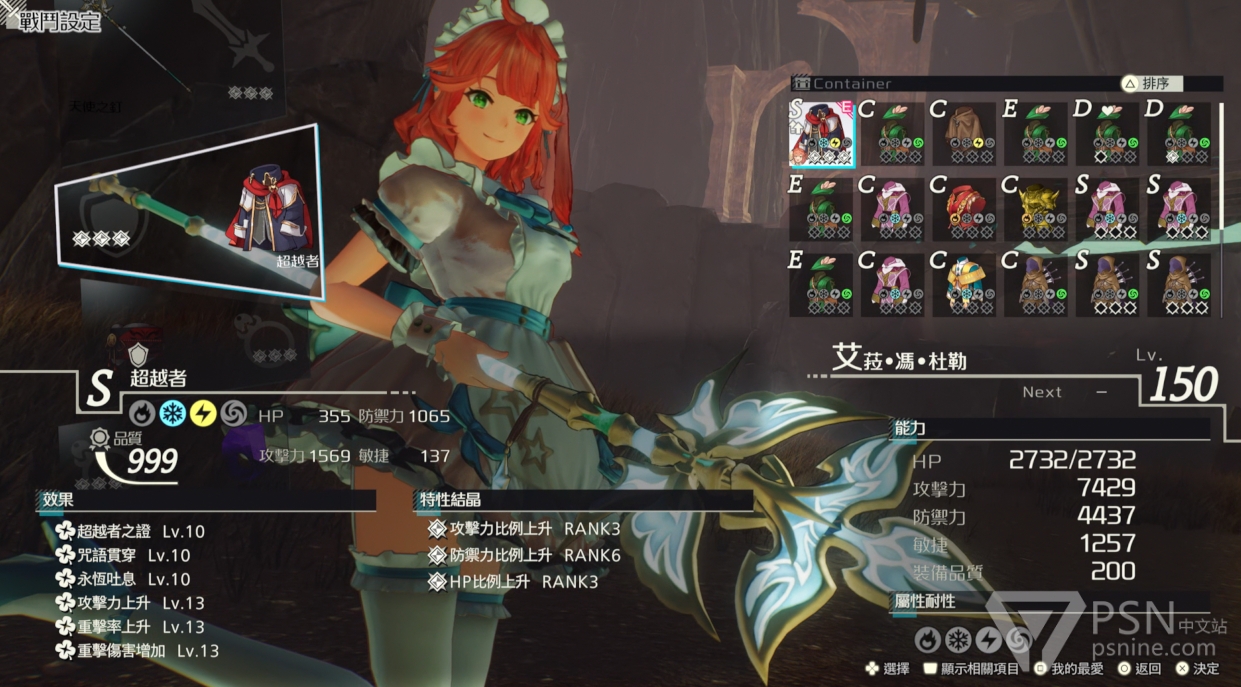Choose the C-rank brown cloak
Screen dimensions: 1241x687
[x=964, y=133]
